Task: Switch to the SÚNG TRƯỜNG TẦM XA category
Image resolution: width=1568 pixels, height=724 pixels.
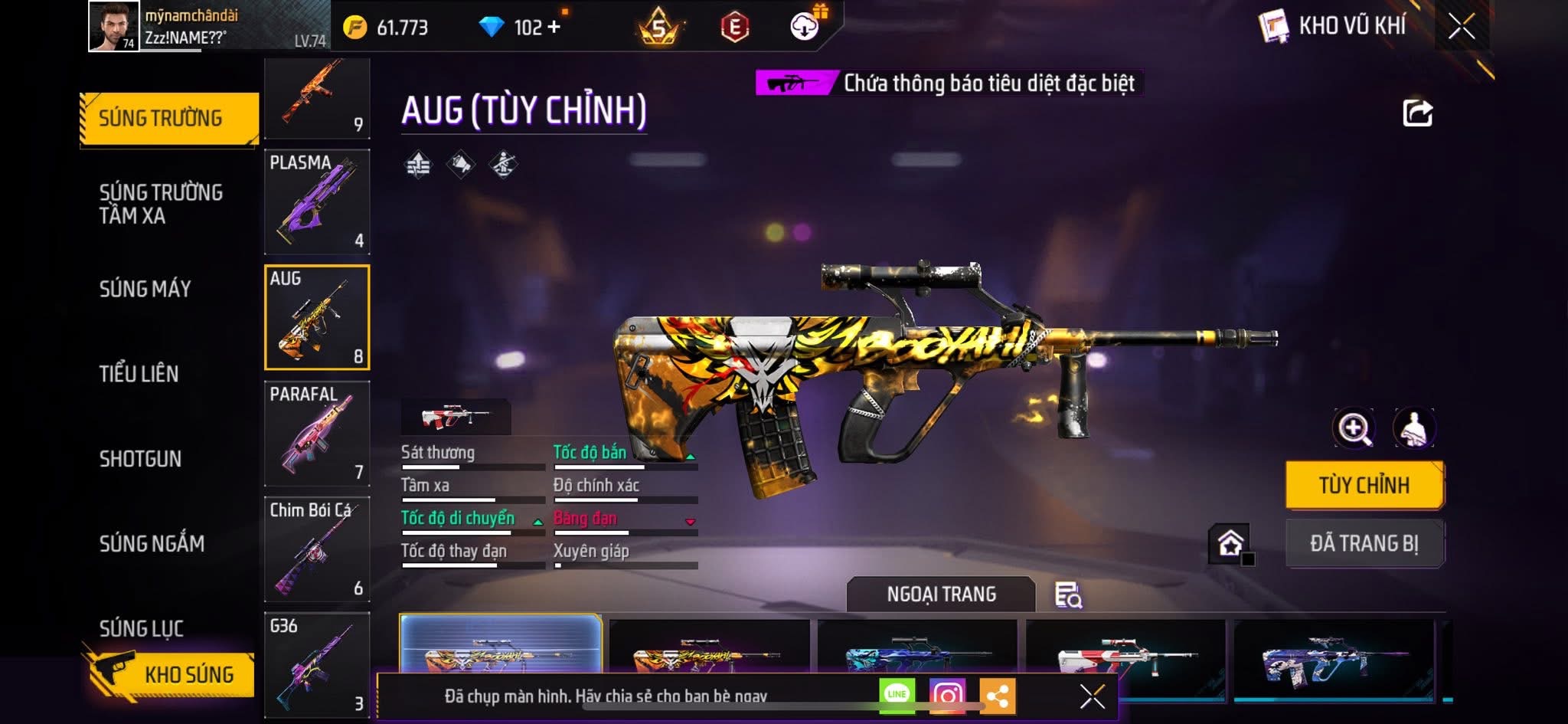Action: click(x=161, y=204)
